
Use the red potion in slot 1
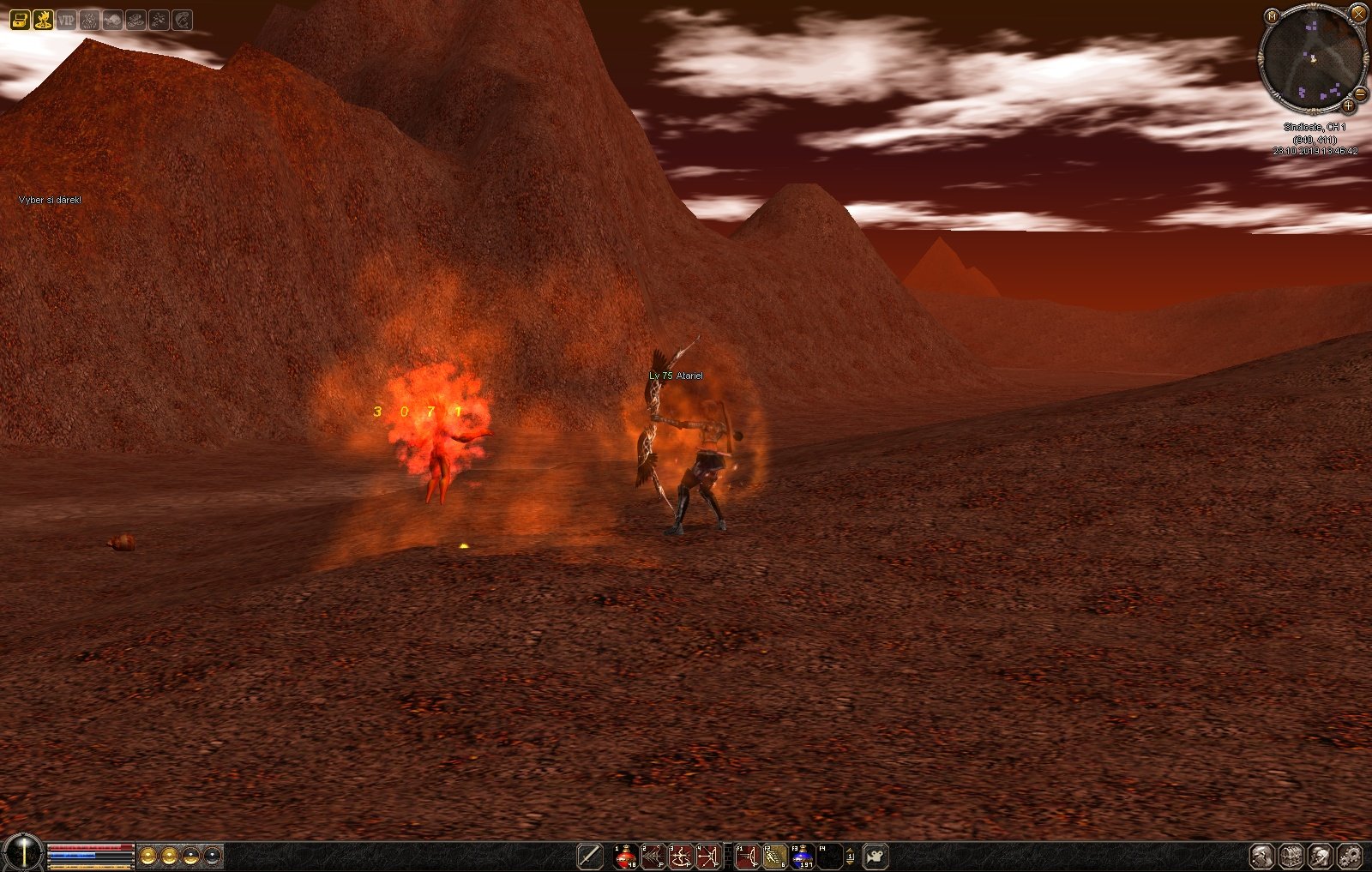[x=626, y=856]
